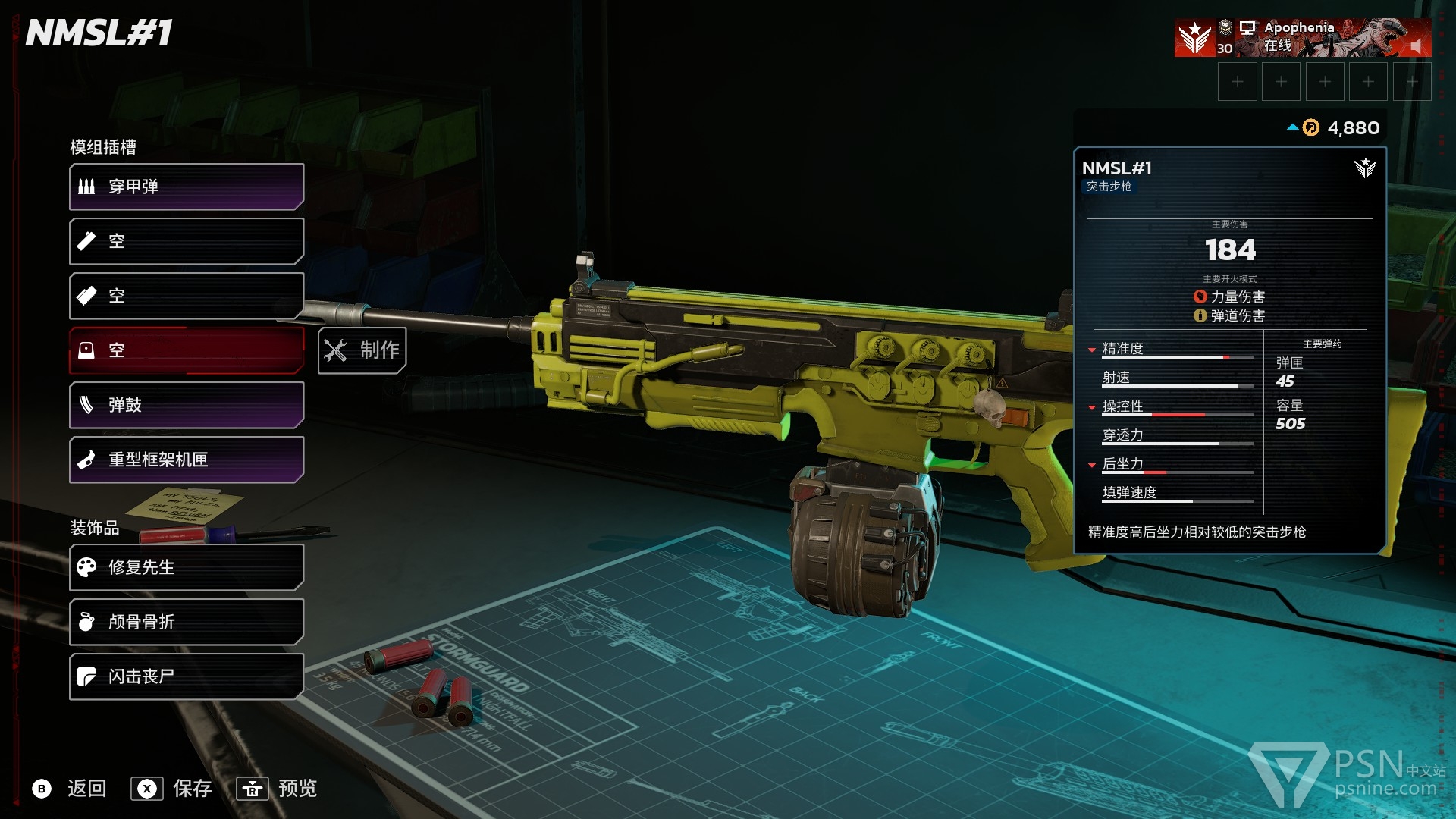1456x819 pixels.
Task: Select the 穿甲弹 mod slot
Action: click(187, 187)
